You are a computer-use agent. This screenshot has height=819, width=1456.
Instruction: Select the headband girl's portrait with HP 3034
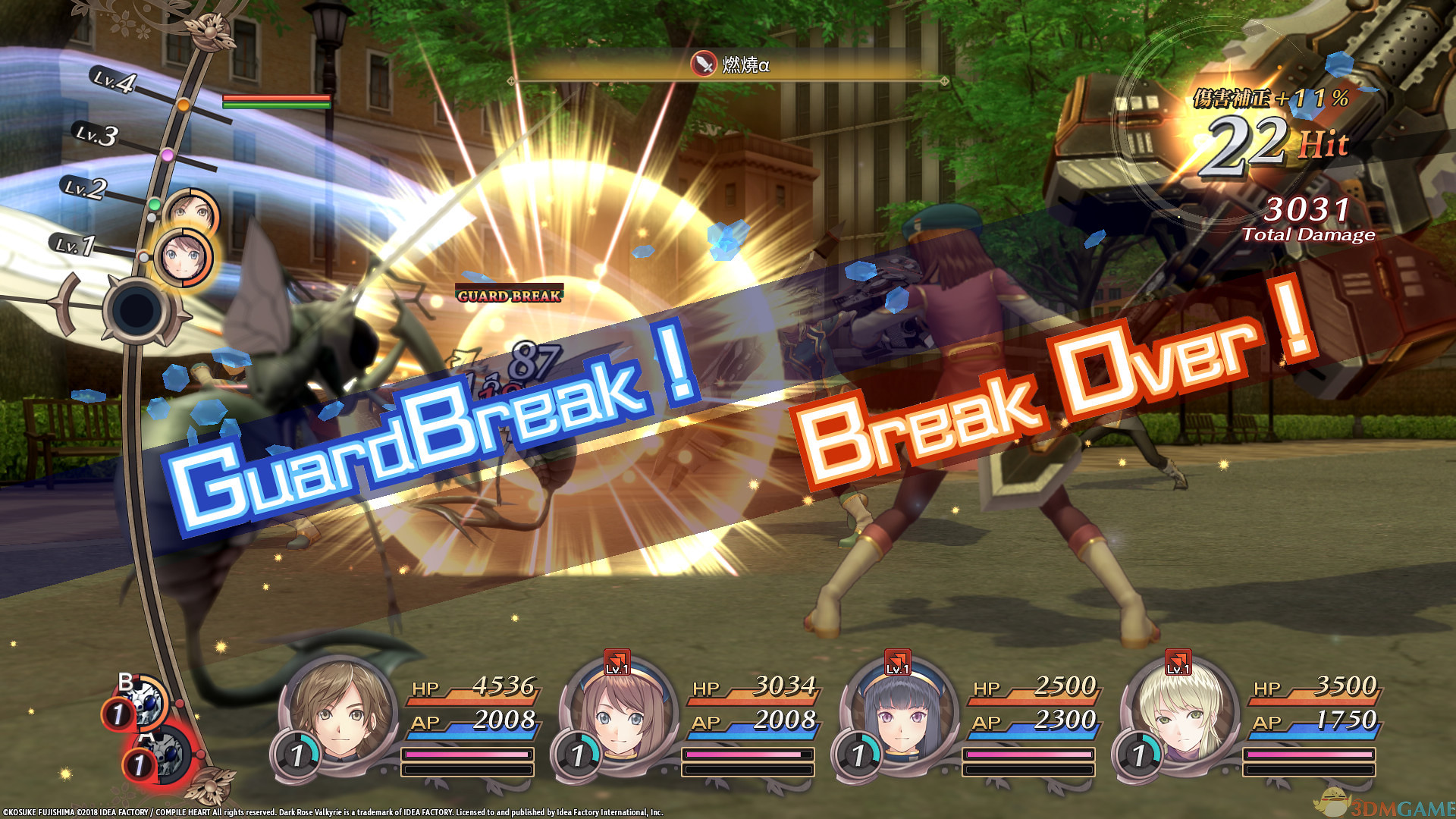pyautogui.click(x=618, y=713)
